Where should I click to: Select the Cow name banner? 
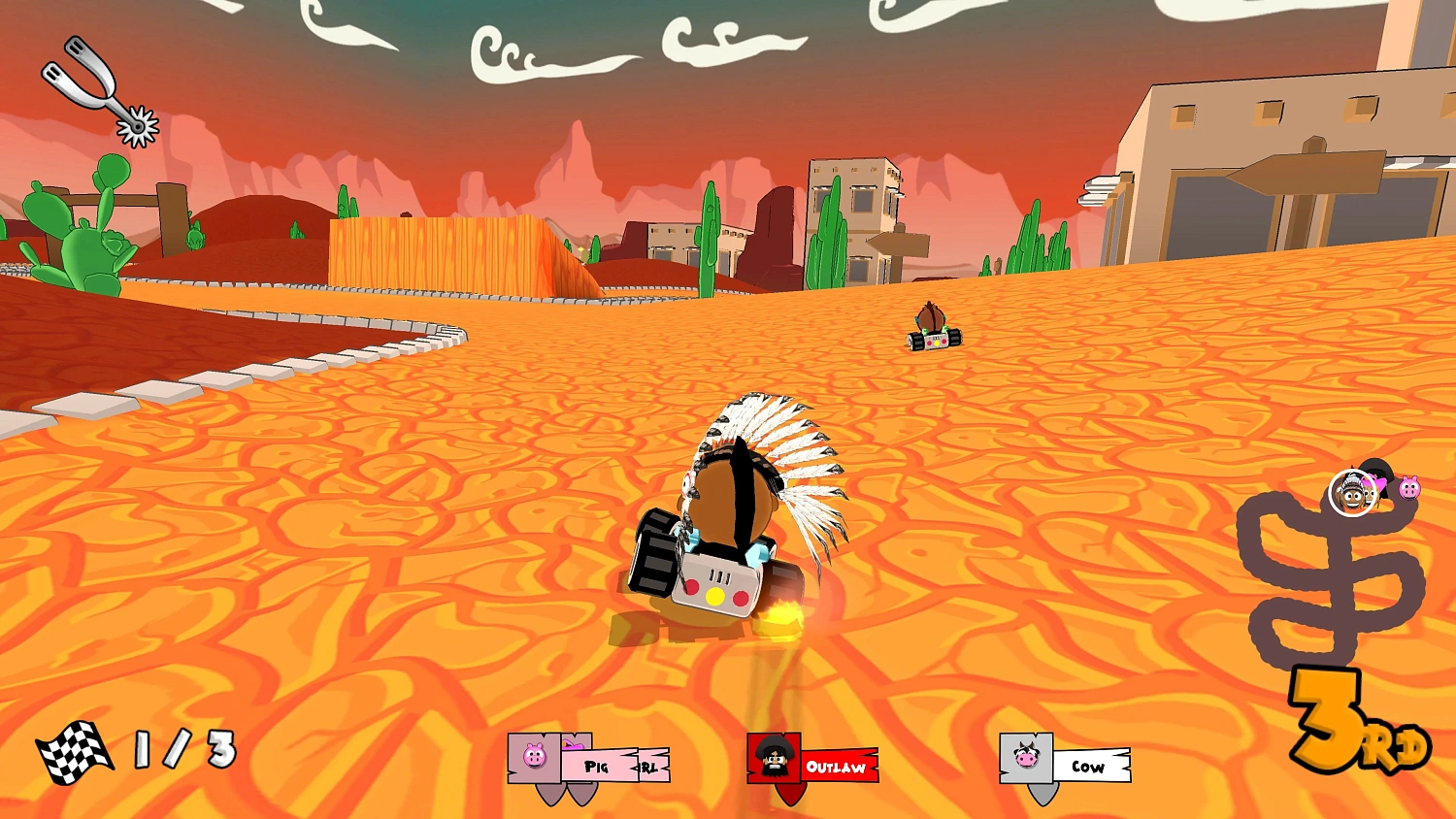pos(1090,767)
